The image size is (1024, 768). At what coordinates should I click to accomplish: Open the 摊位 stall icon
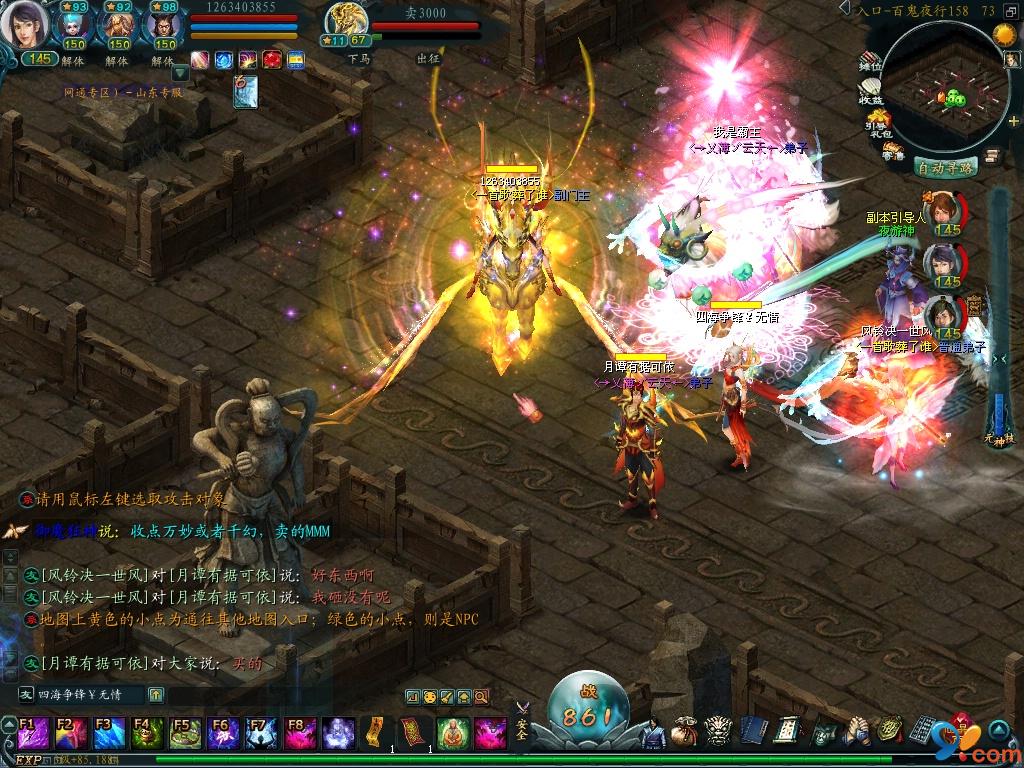pos(871,62)
